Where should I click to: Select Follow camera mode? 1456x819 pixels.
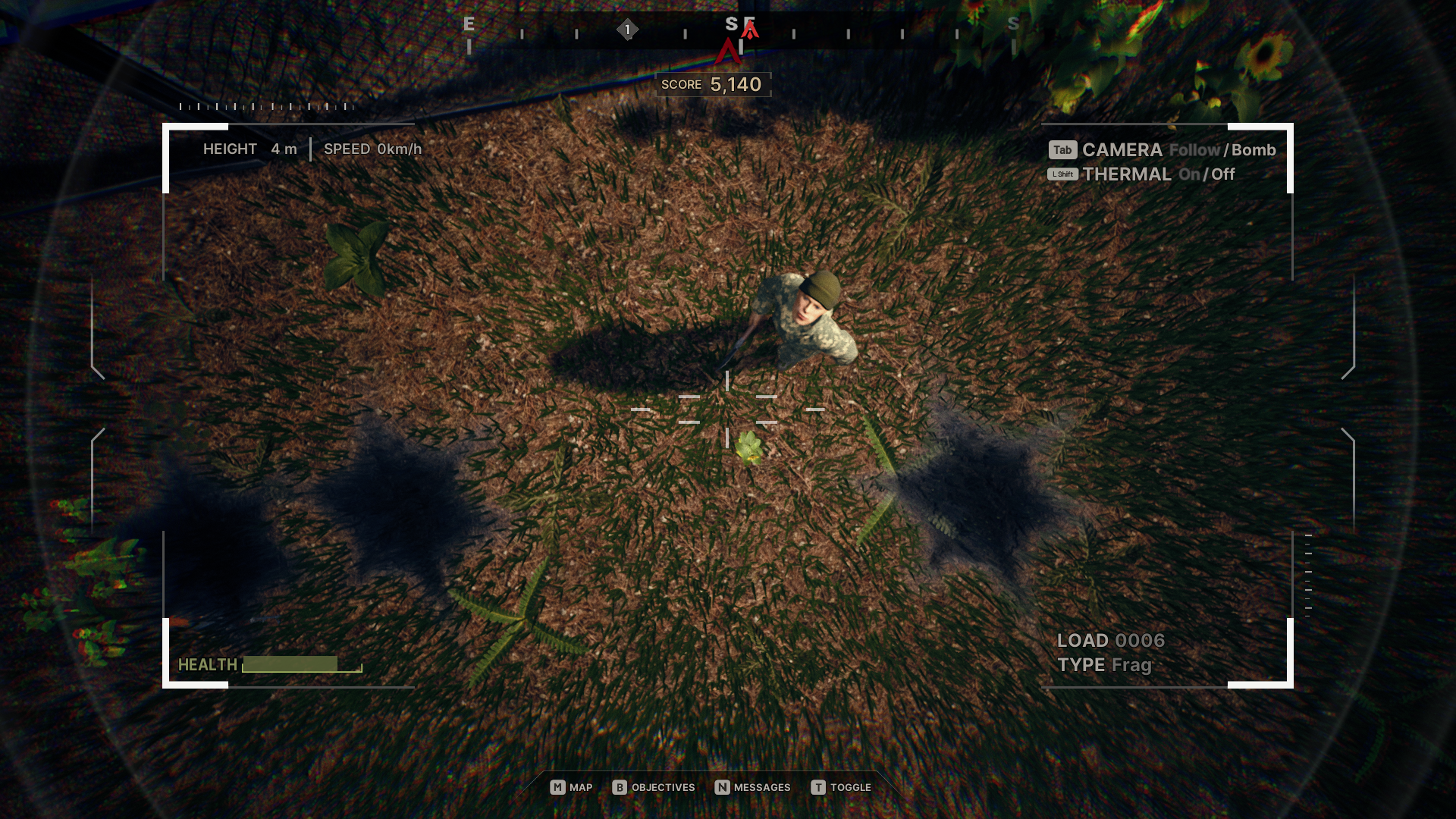[1194, 150]
